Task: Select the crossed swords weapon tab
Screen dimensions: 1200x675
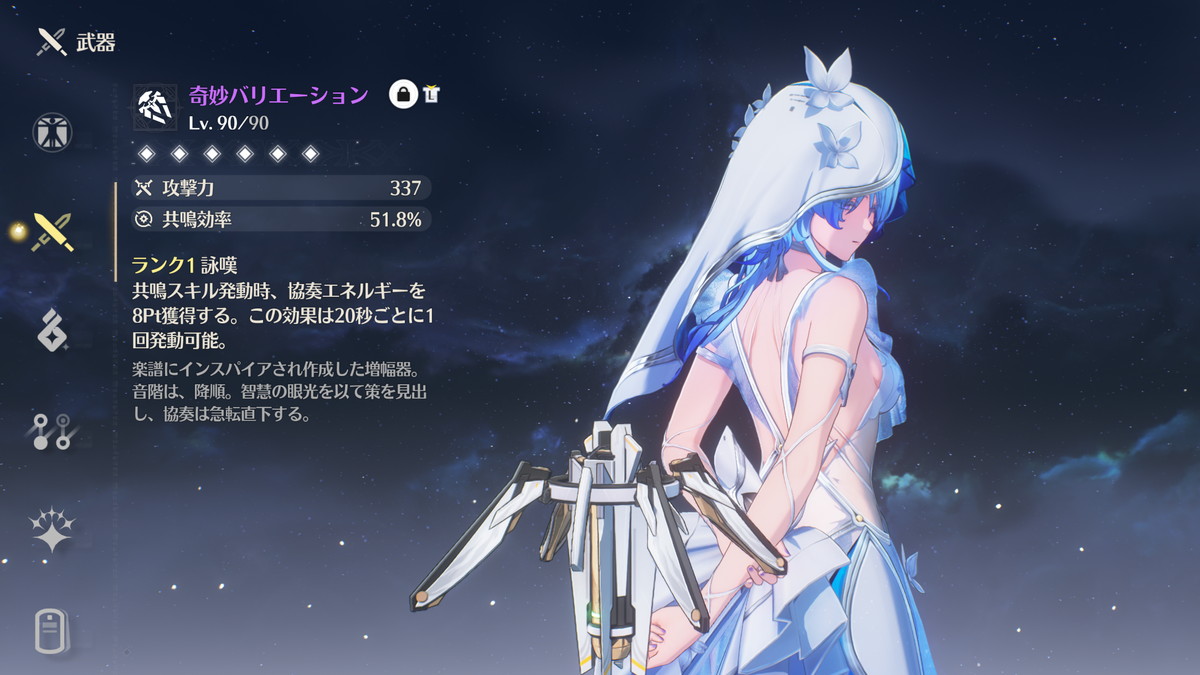Action: (x=52, y=231)
